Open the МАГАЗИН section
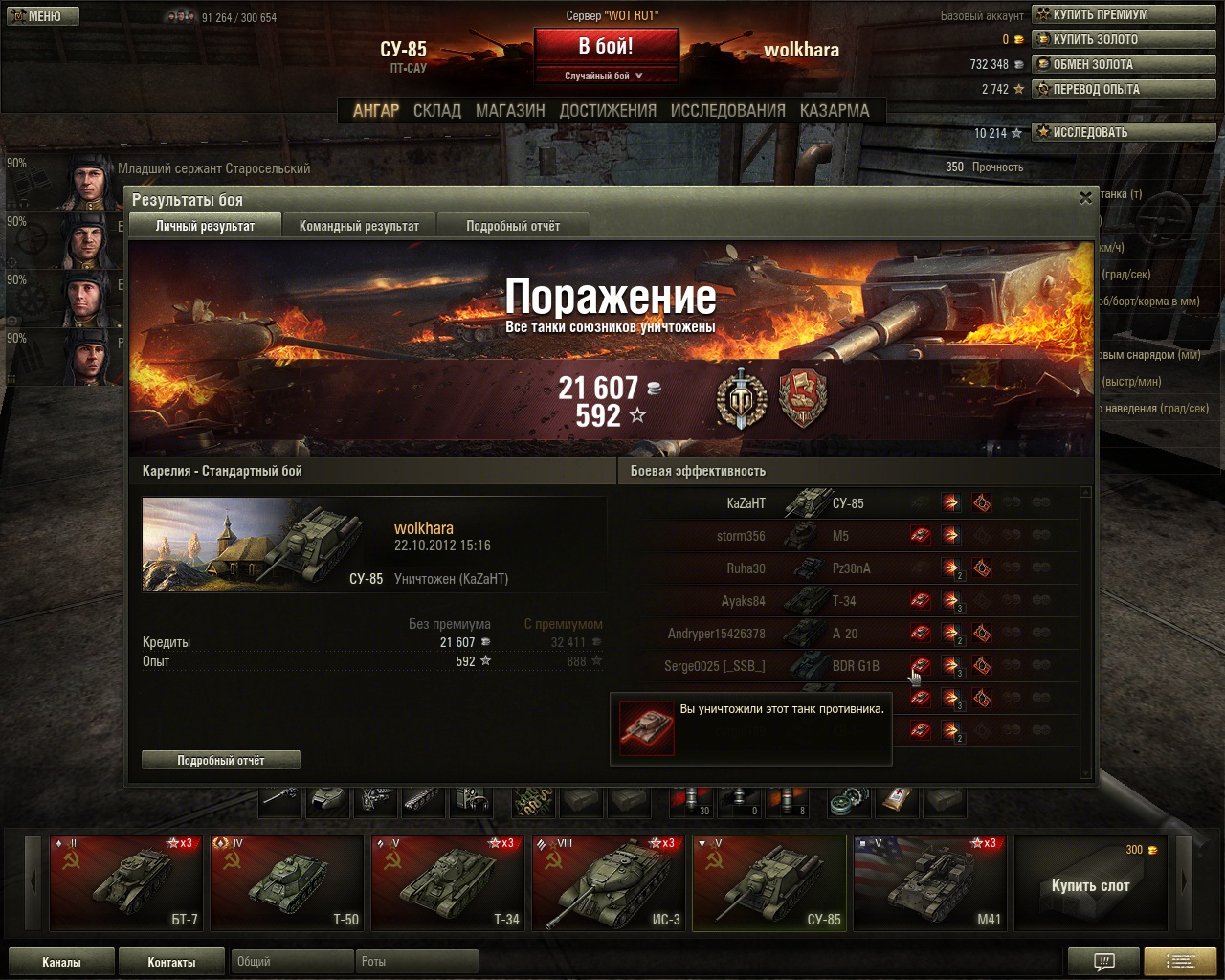The height and width of the screenshot is (980, 1225). [510, 111]
